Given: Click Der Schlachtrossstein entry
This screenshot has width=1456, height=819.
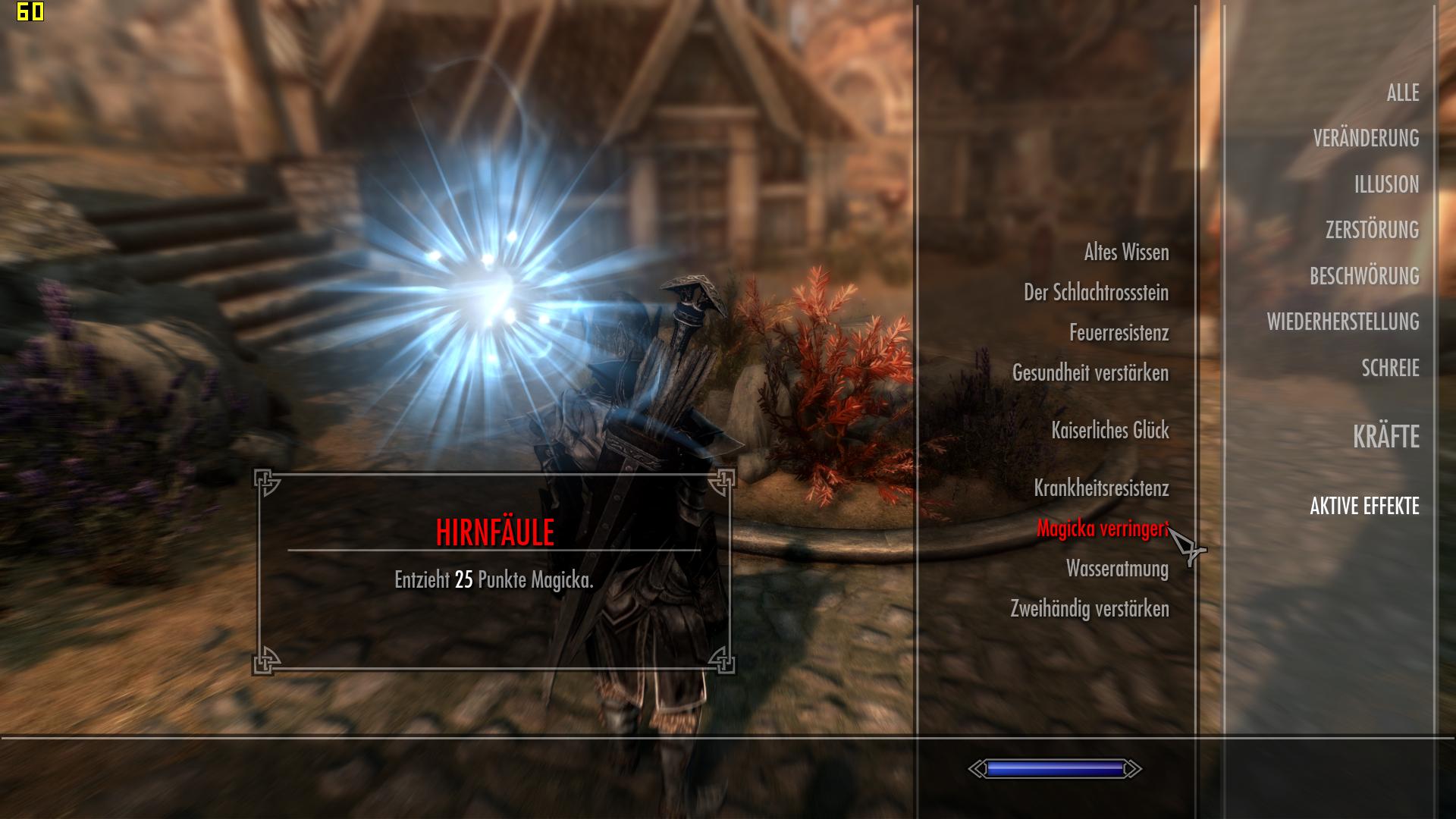Looking at the screenshot, I should [x=1096, y=293].
